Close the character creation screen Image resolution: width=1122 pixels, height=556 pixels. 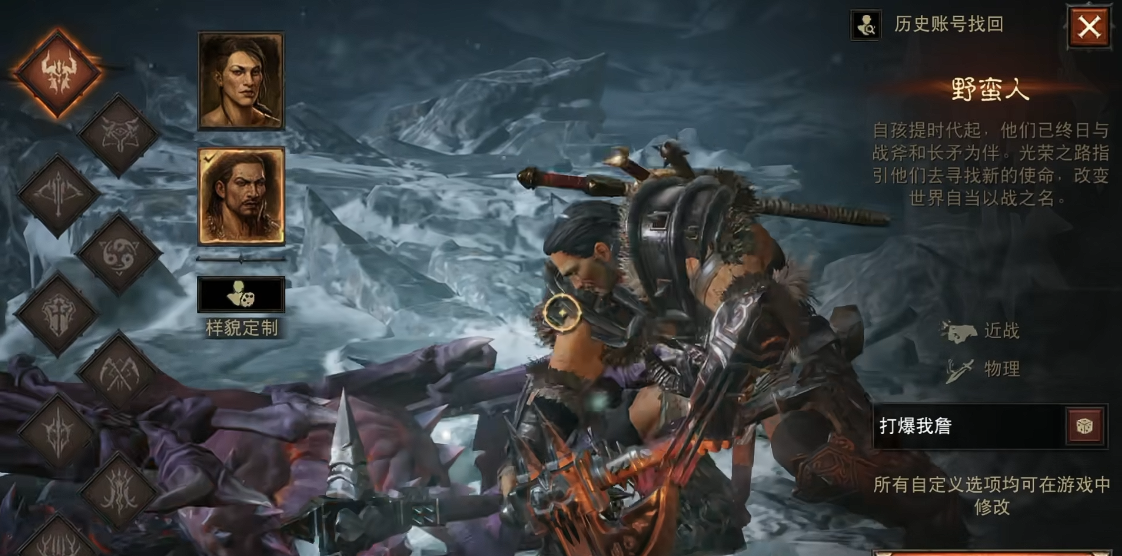[1088, 27]
